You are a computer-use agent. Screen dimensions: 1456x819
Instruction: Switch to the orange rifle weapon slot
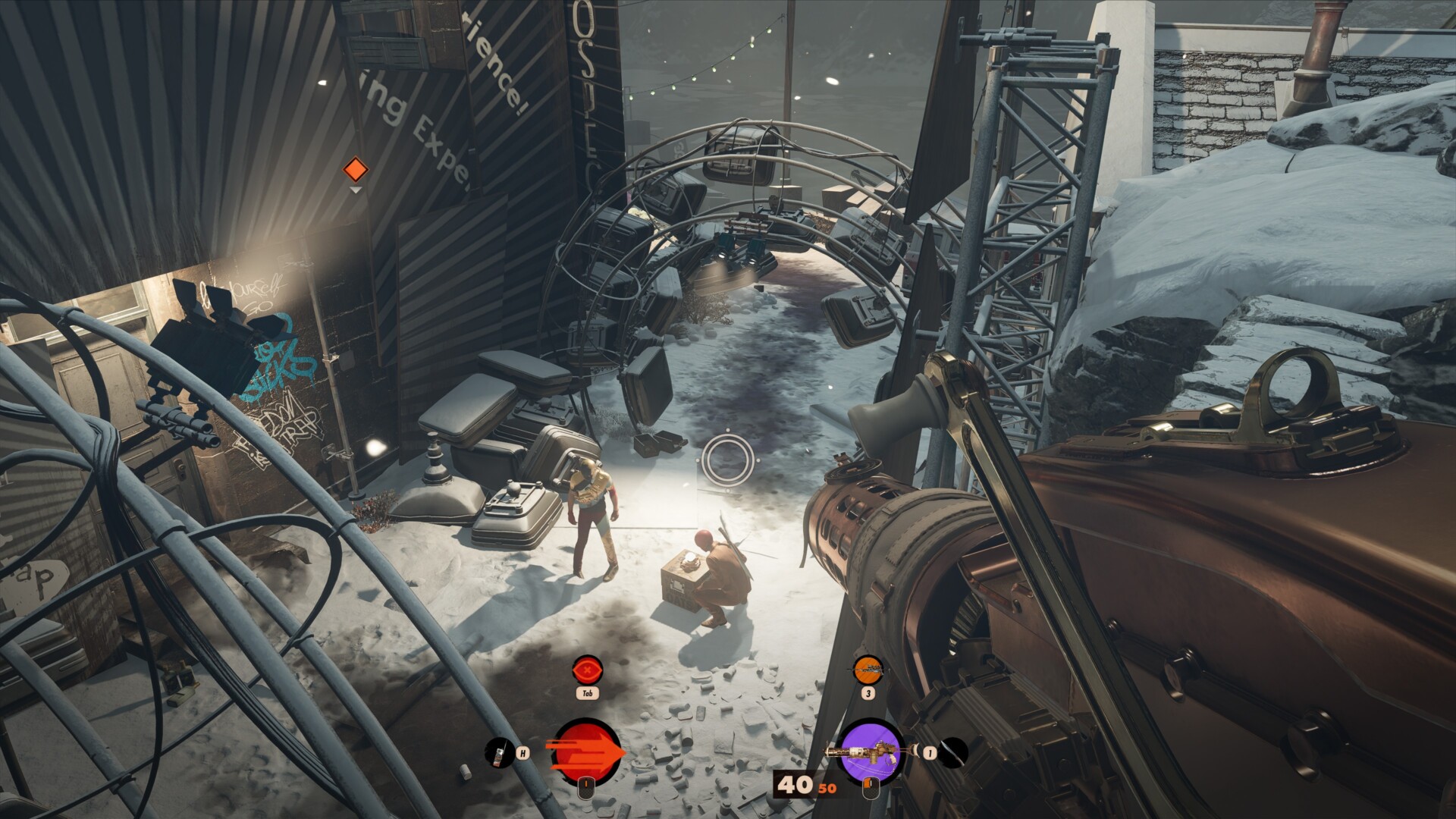tap(868, 670)
